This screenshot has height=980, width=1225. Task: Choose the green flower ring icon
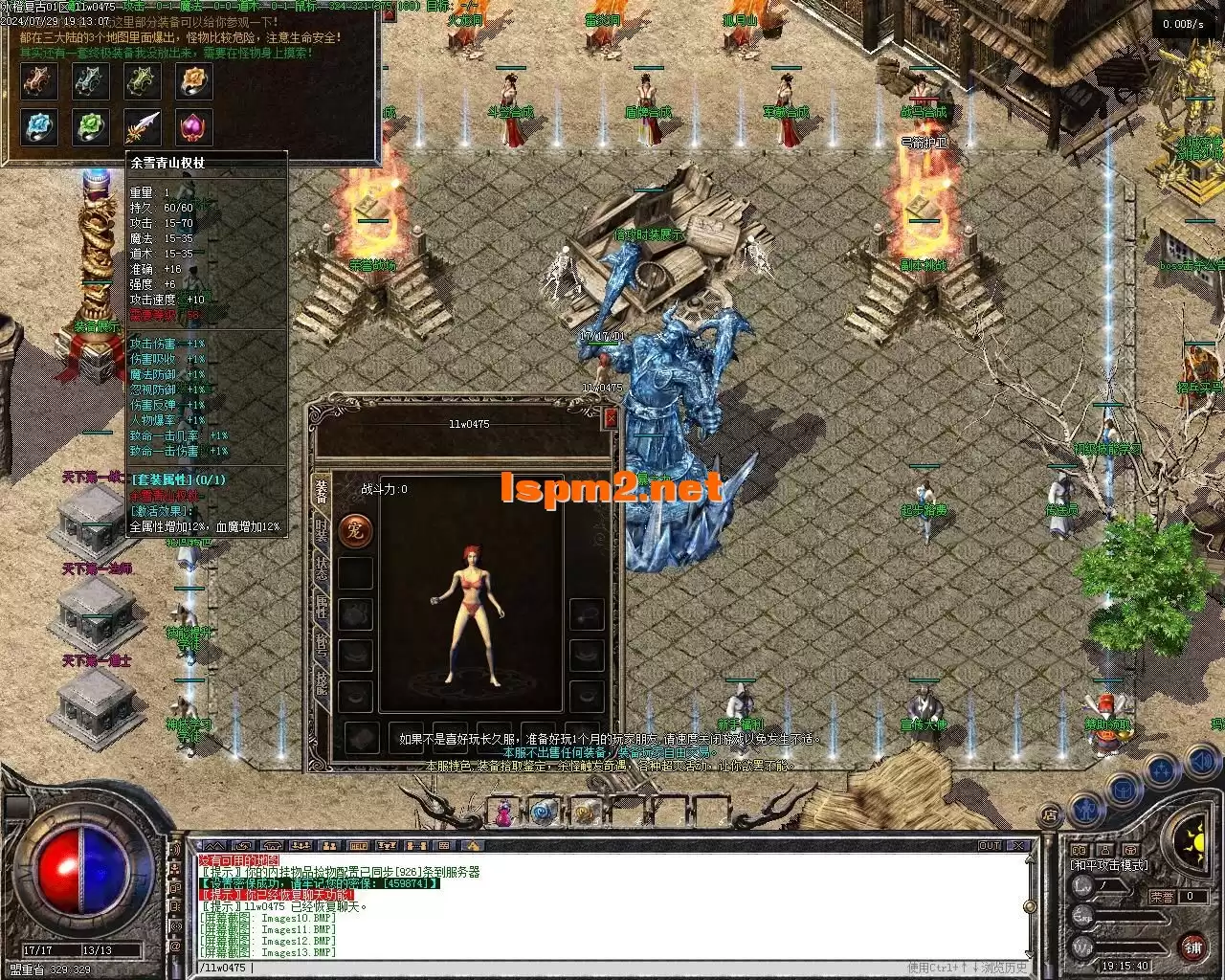click(x=91, y=125)
